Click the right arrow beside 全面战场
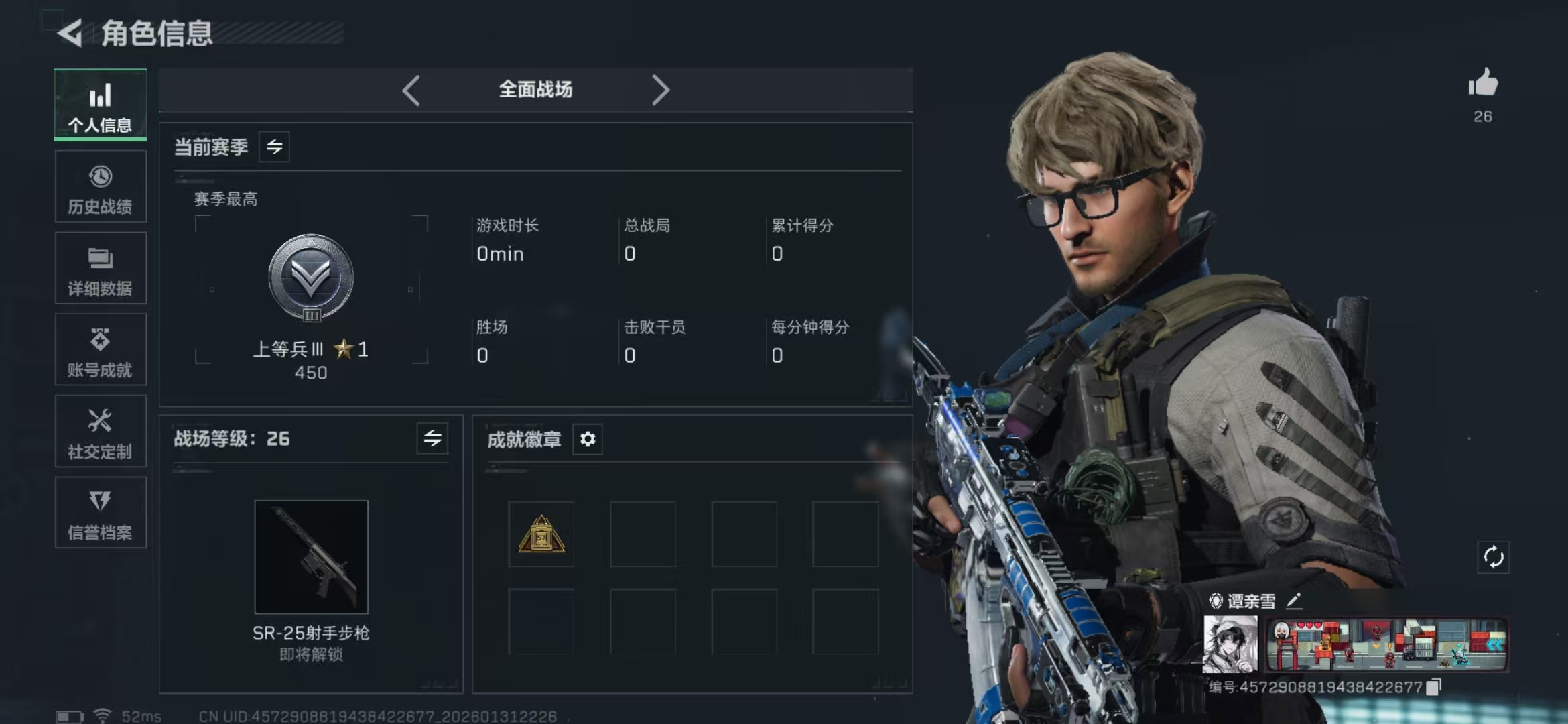This screenshot has width=1568, height=724. coord(660,90)
